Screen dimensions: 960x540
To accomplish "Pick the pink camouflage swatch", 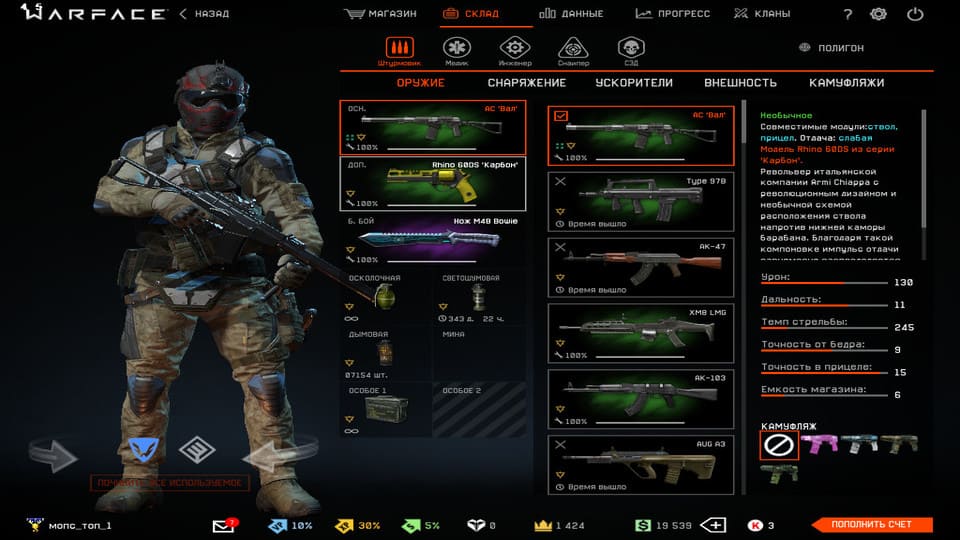I will 820,445.
